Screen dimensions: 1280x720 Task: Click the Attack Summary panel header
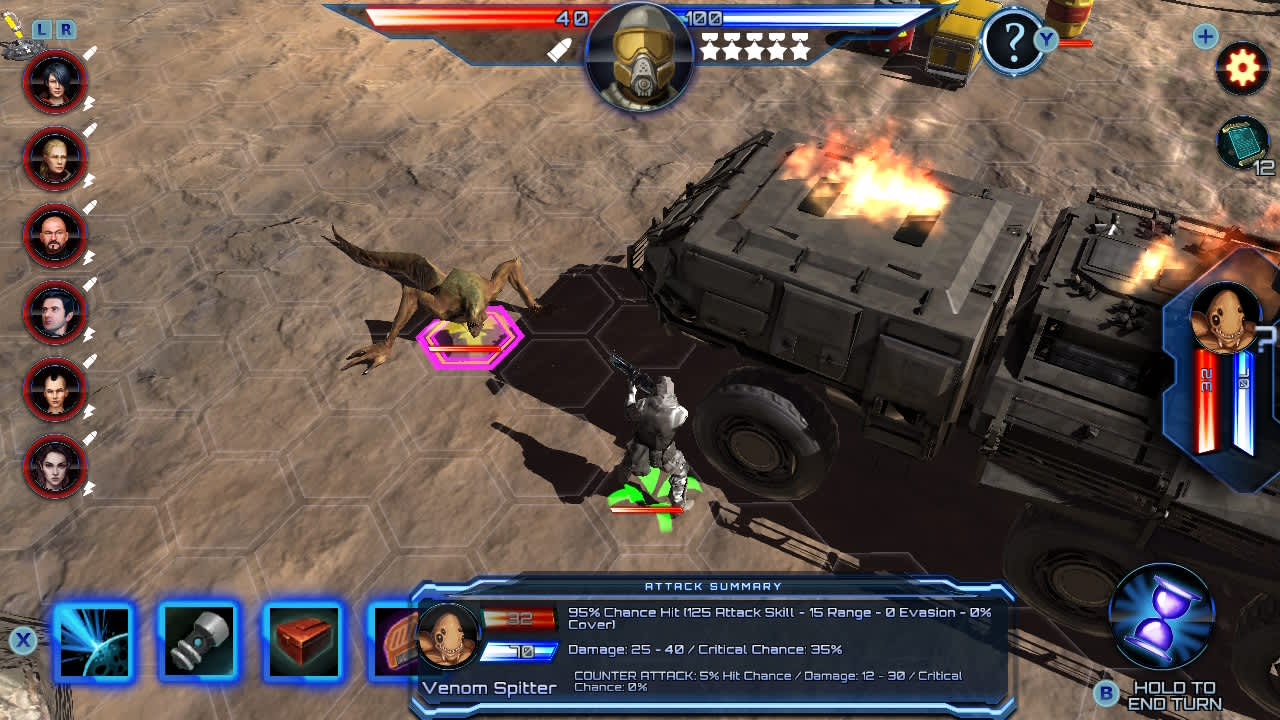point(712,587)
